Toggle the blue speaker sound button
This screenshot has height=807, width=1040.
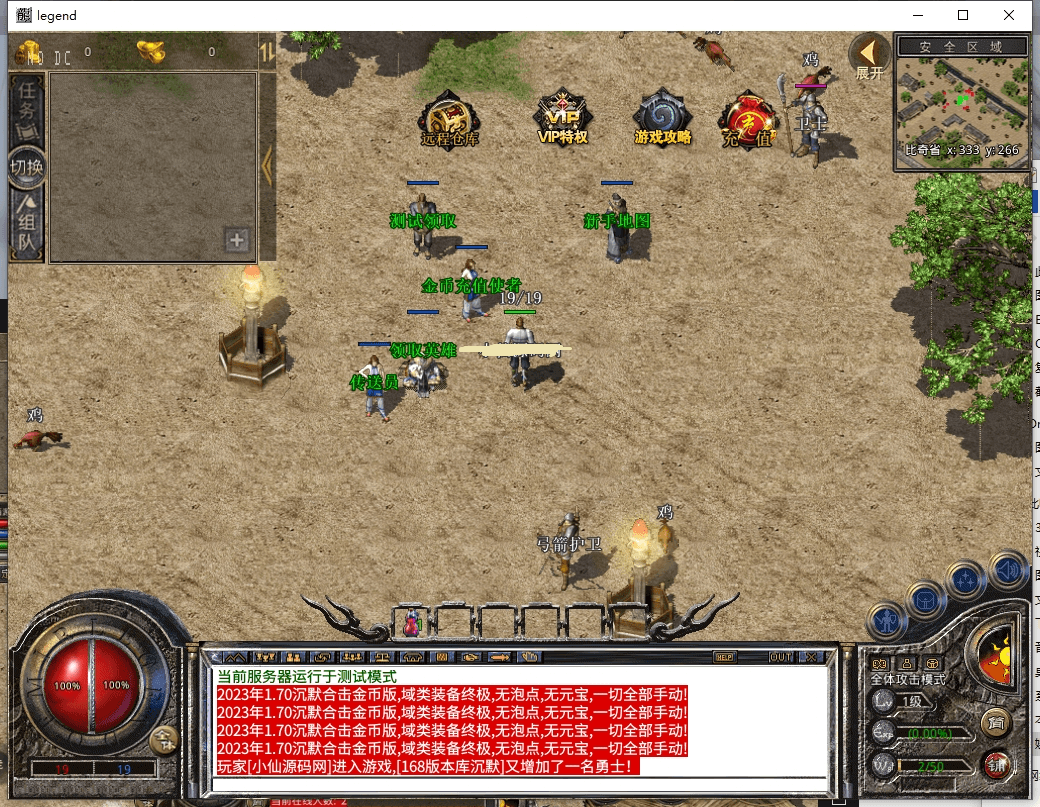point(1008,572)
